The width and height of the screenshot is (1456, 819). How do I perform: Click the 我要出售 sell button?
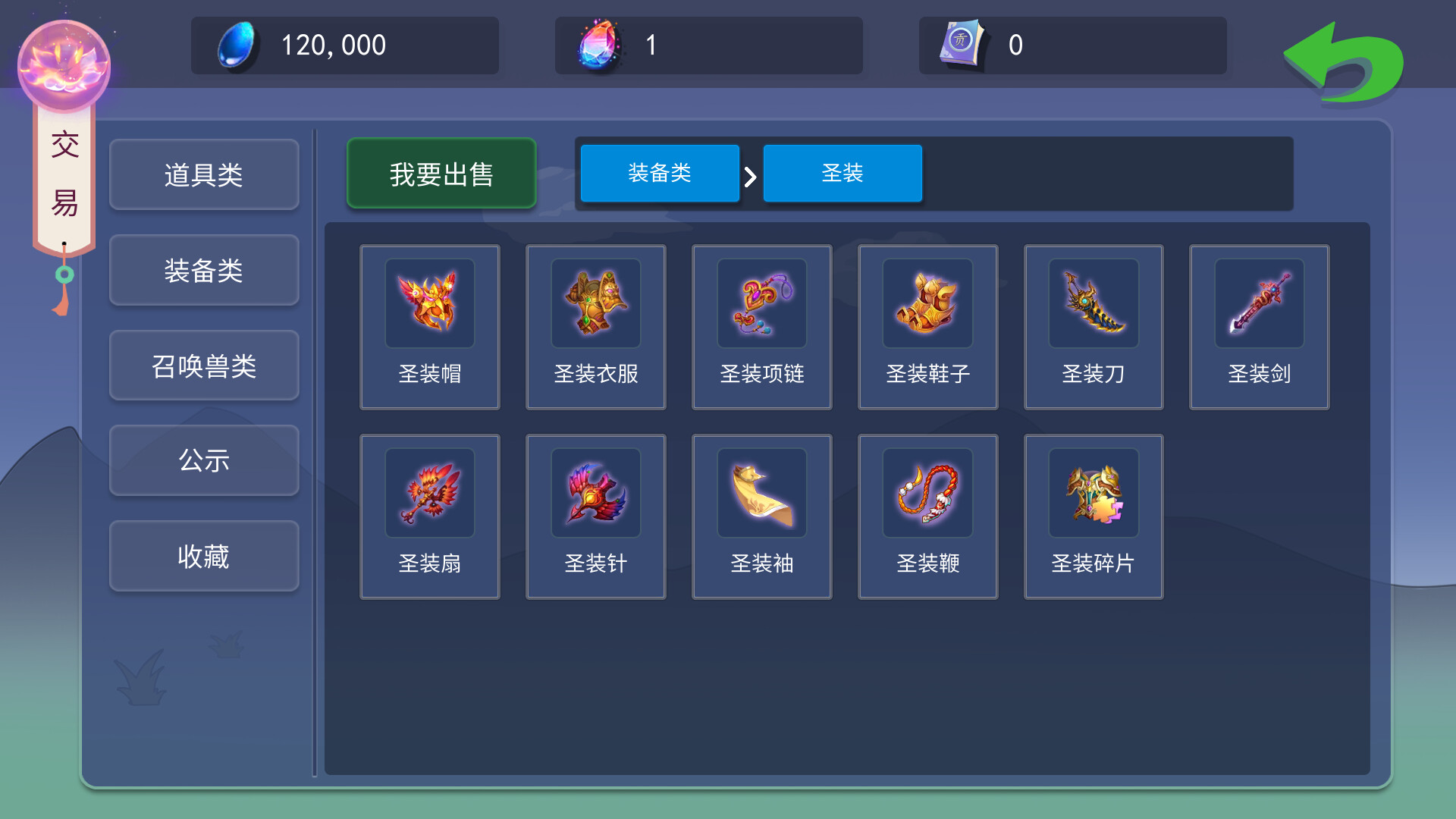441,173
